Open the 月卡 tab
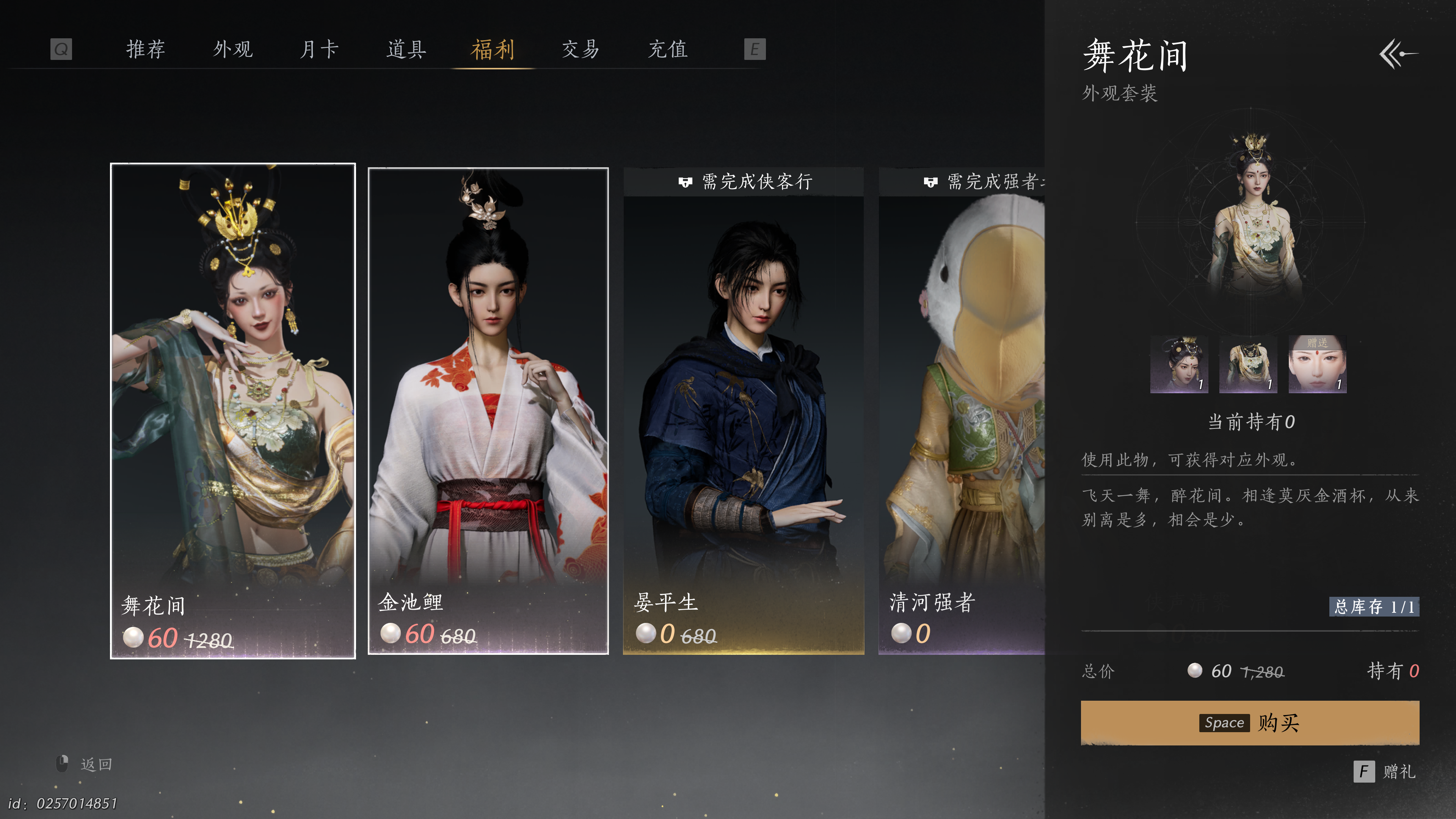 pyautogui.click(x=320, y=49)
